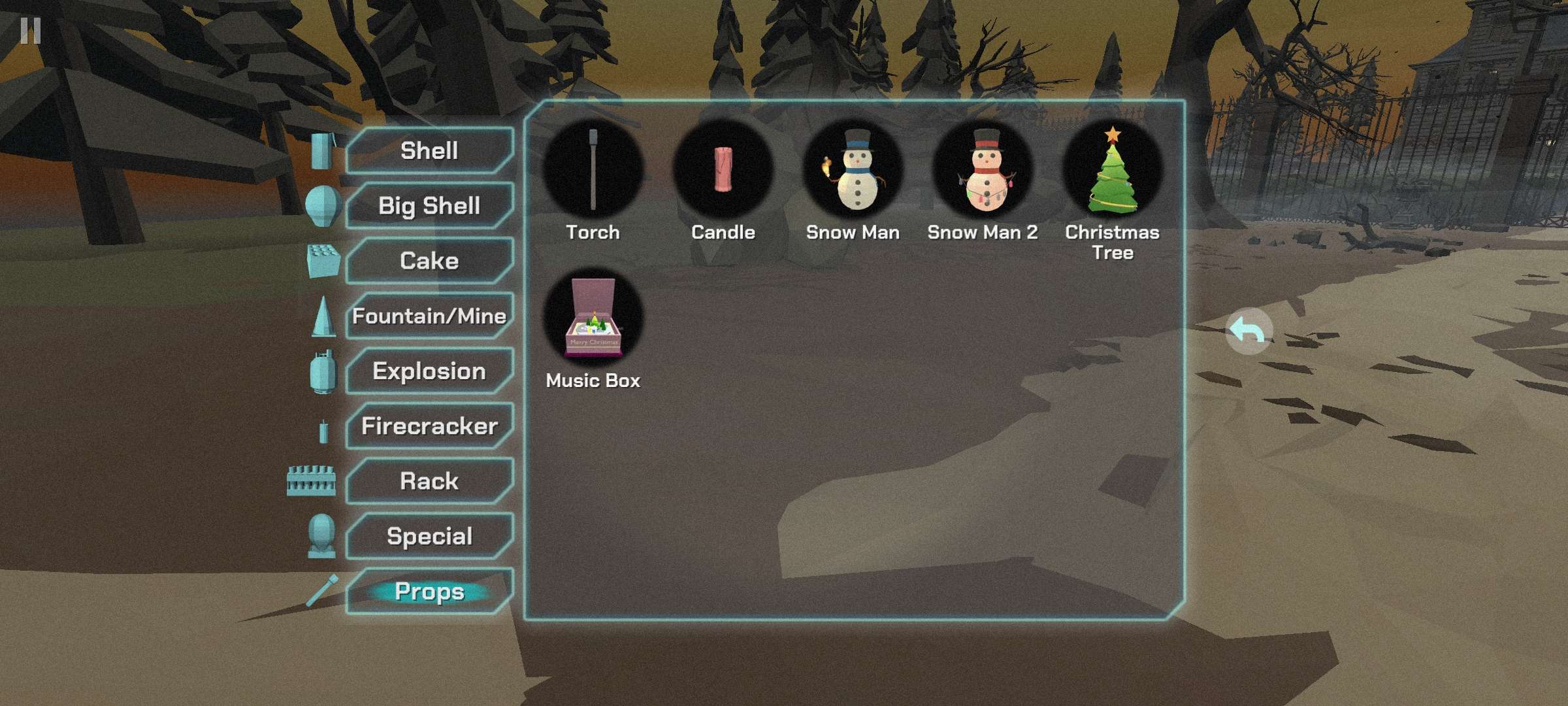
Task: Click the back arrow button
Action: (1248, 331)
